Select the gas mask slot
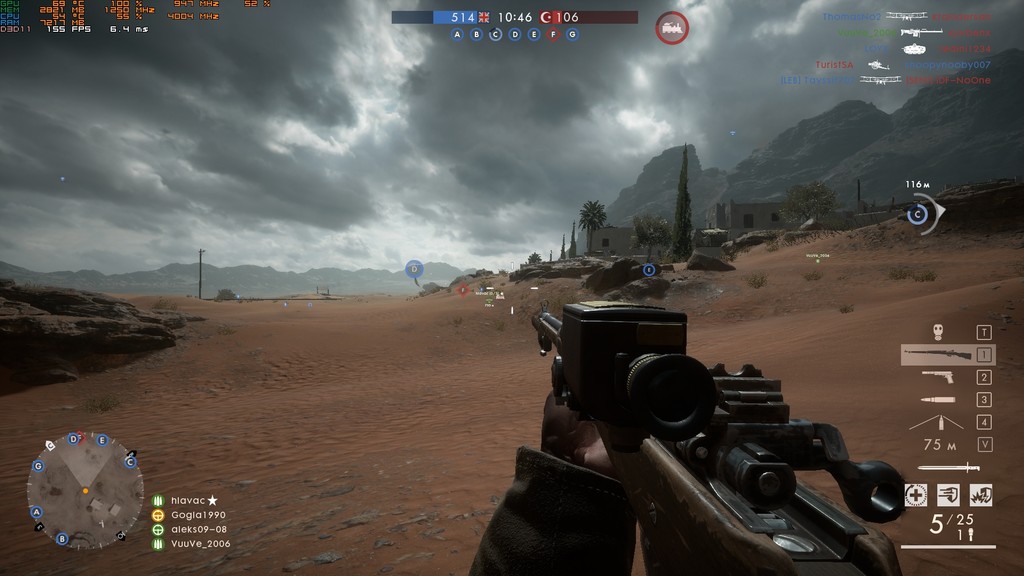The height and width of the screenshot is (576, 1024). [x=938, y=331]
